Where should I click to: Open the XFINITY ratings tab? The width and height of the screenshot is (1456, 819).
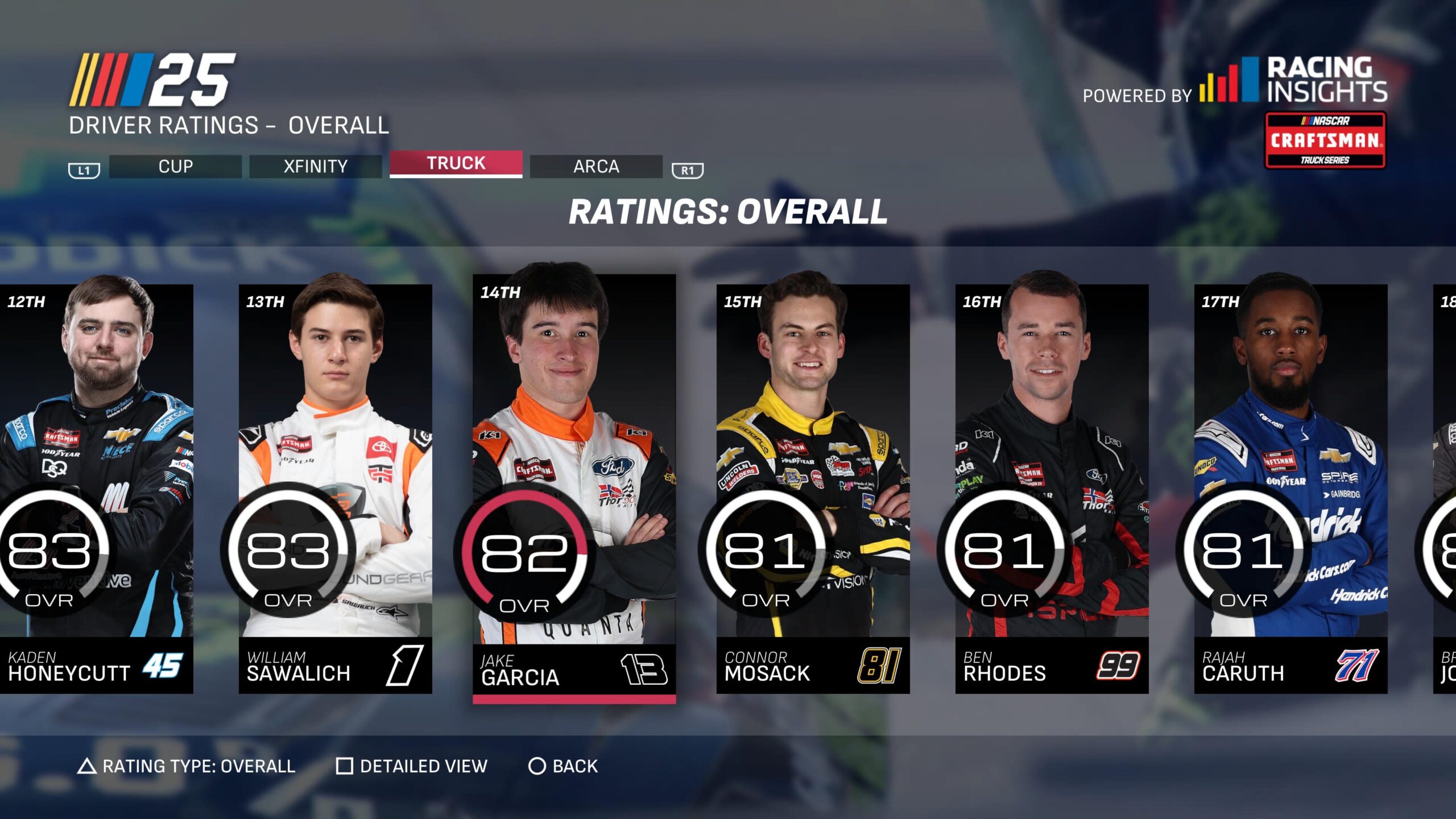316,167
